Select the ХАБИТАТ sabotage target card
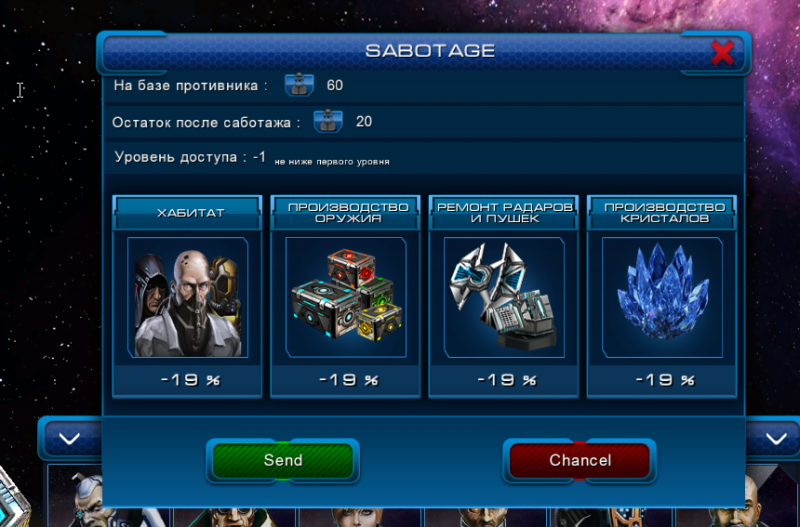The width and height of the screenshot is (800, 527). click(x=187, y=297)
